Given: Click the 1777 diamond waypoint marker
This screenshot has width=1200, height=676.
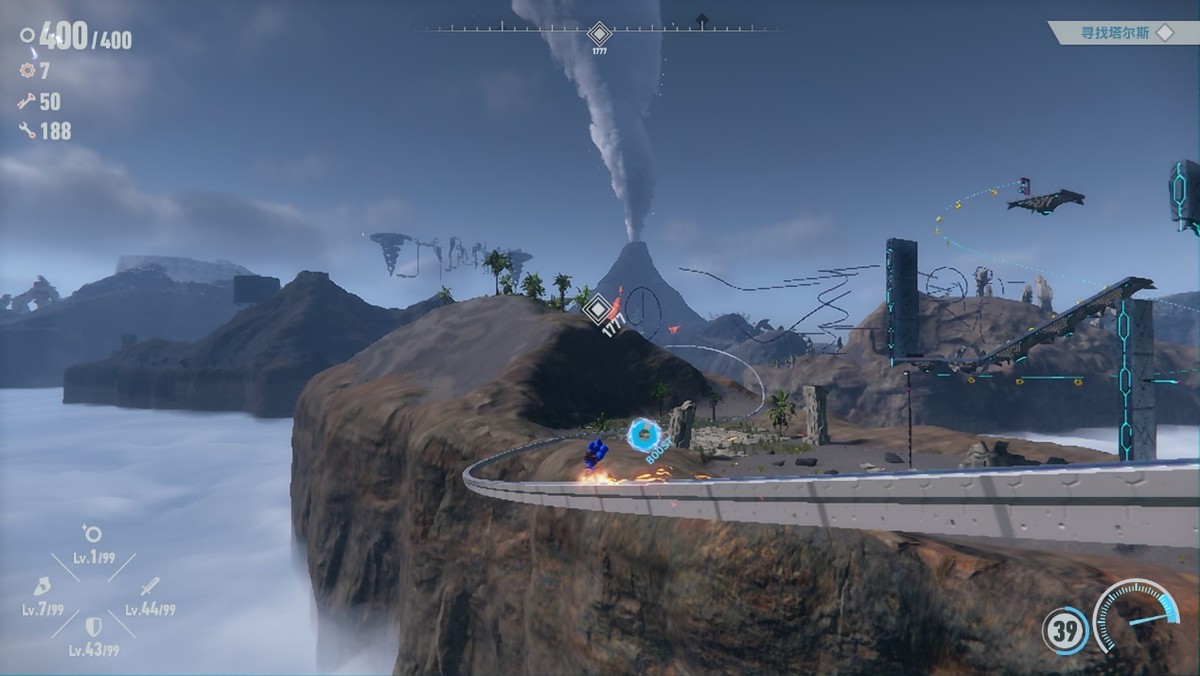Looking at the screenshot, I should pyautogui.click(x=598, y=308).
